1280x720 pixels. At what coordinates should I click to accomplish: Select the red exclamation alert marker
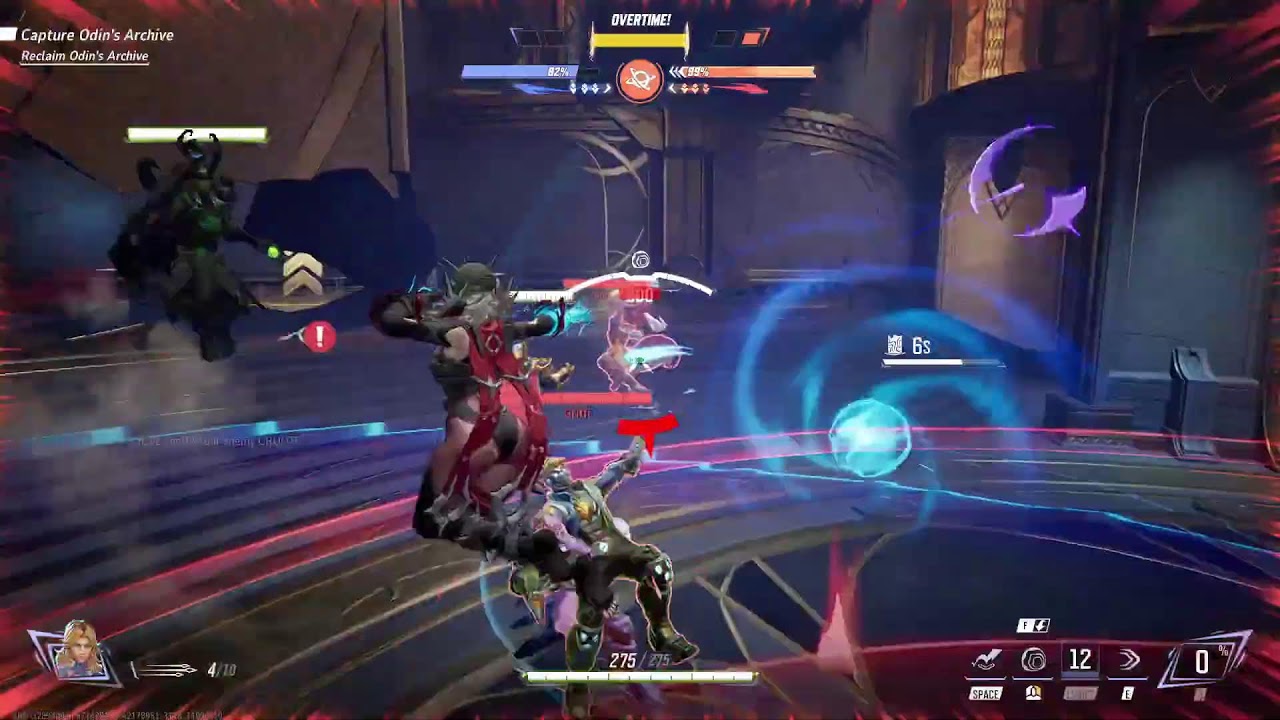tap(320, 337)
